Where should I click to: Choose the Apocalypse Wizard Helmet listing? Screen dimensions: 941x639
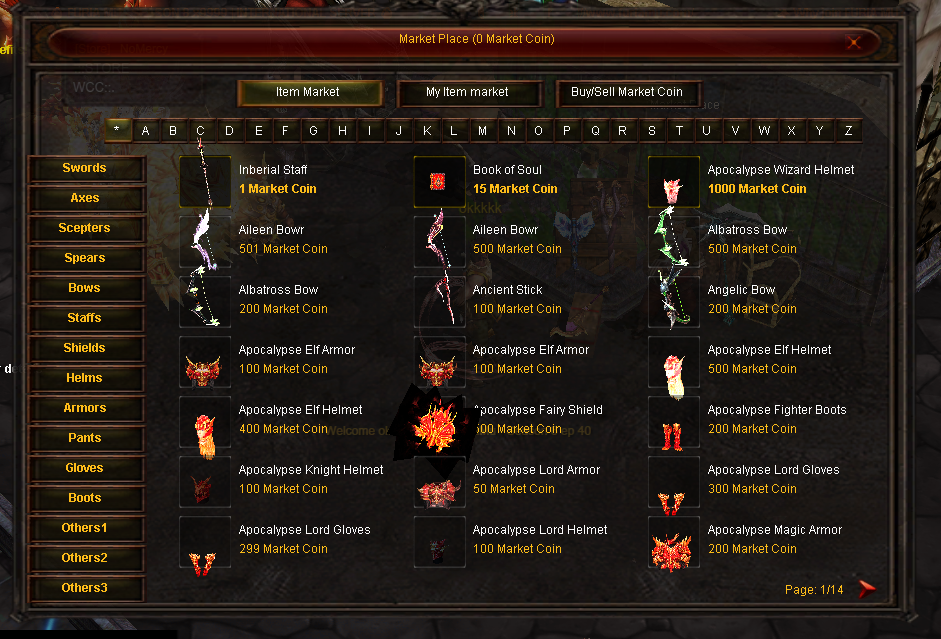click(780, 170)
